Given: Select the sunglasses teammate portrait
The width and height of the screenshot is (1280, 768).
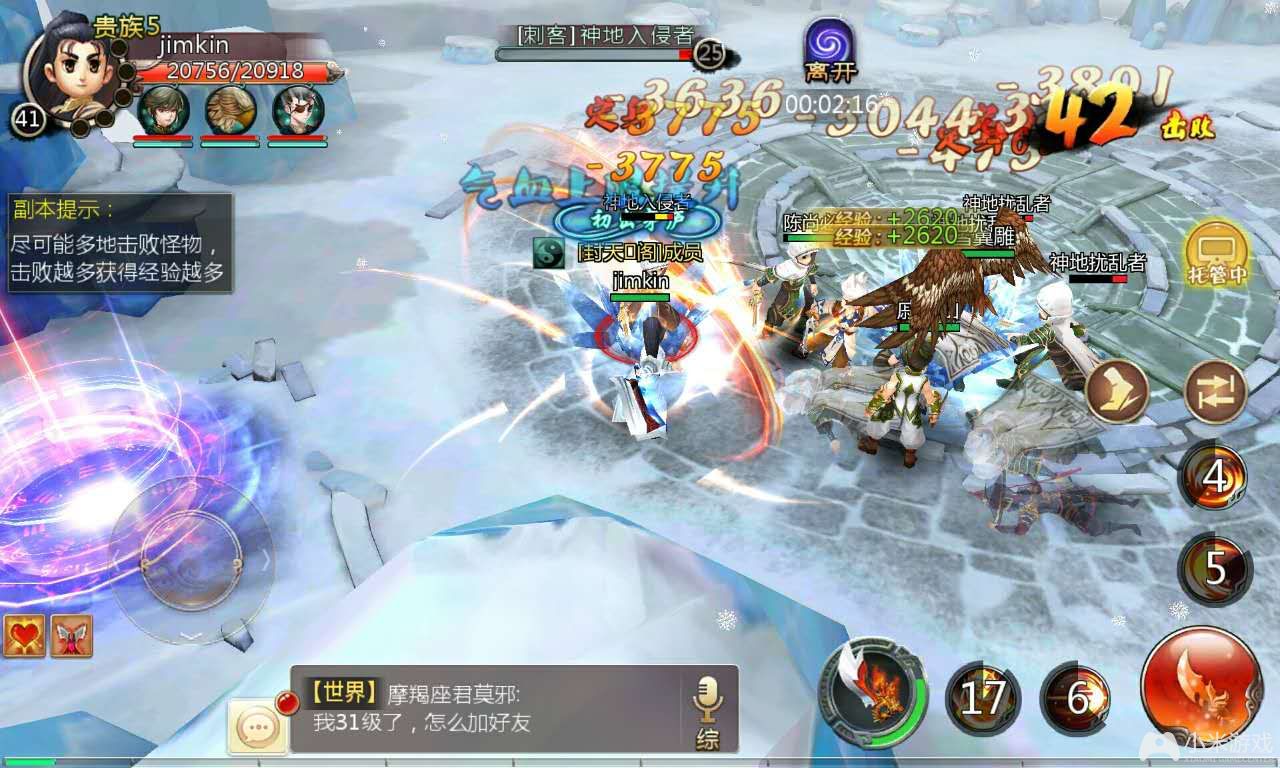Looking at the screenshot, I should (x=297, y=110).
